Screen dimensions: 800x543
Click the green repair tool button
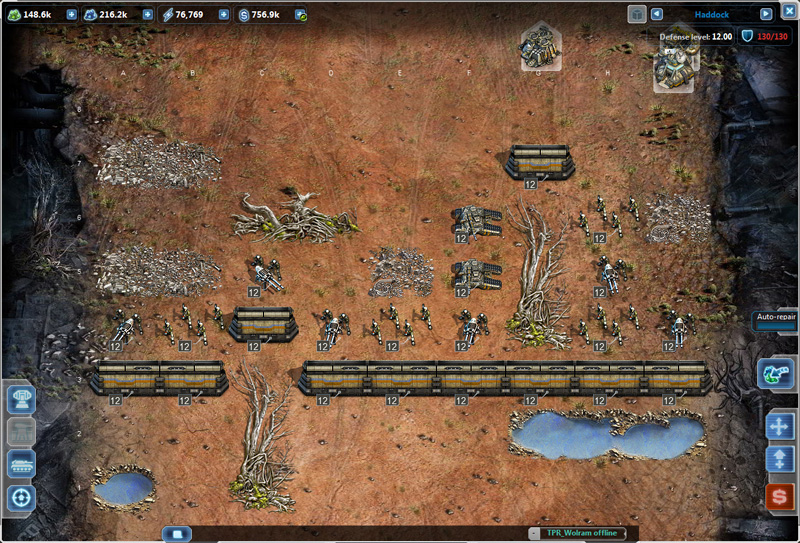(x=776, y=374)
